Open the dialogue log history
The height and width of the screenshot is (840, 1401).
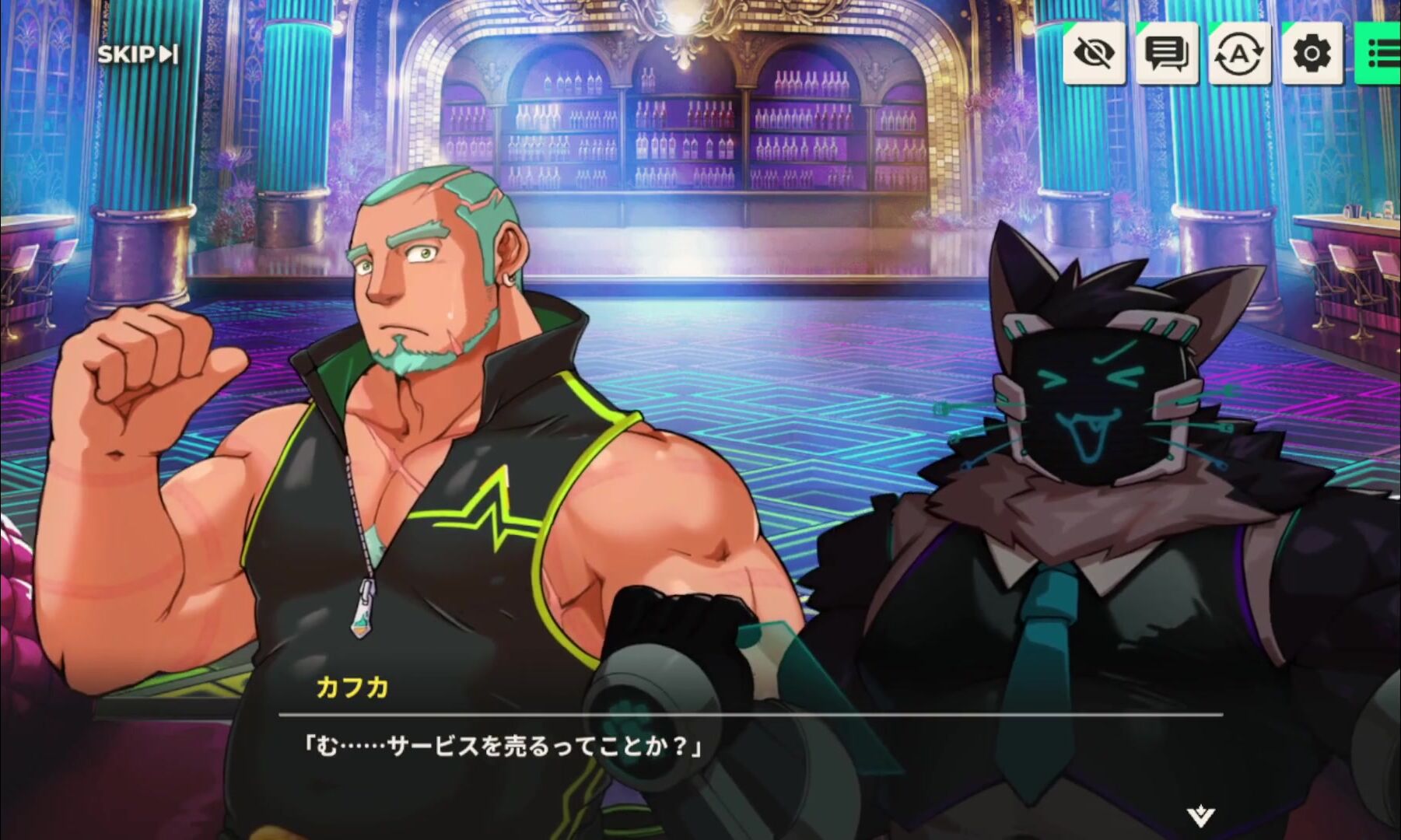point(1166,53)
